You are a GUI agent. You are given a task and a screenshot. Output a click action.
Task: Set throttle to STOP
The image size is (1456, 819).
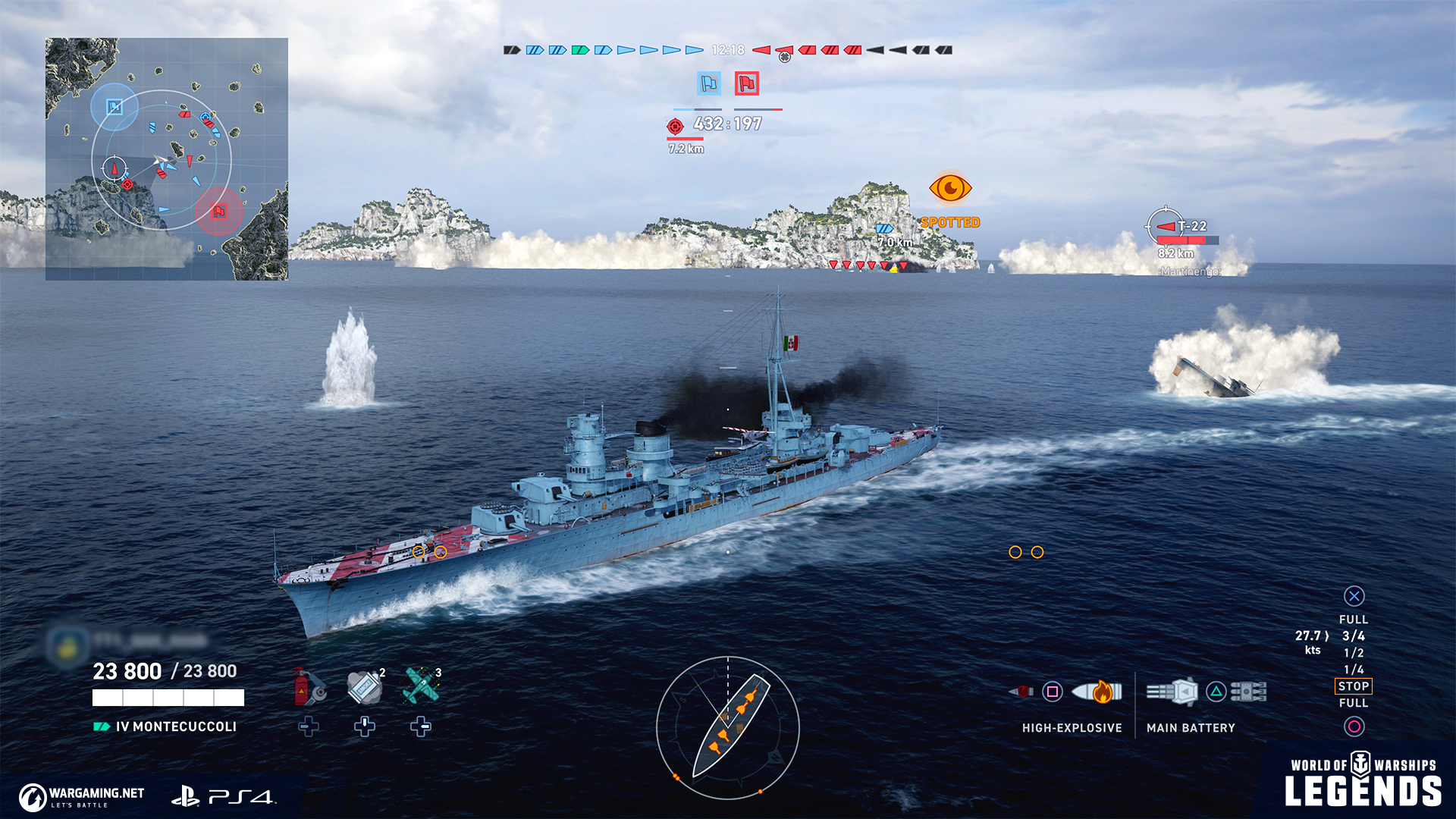click(x=1354, y=686)
